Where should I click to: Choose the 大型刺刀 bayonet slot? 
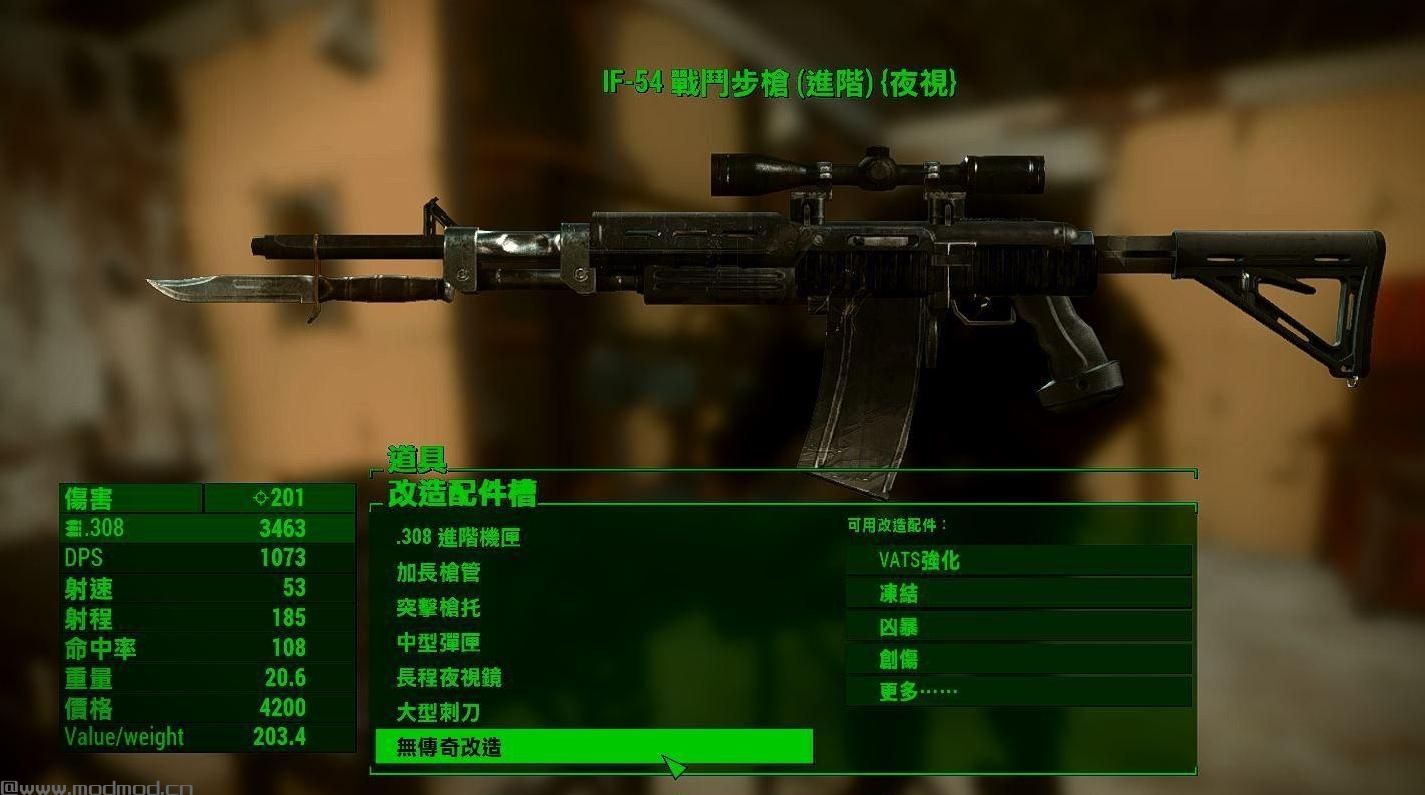point(438,713)
